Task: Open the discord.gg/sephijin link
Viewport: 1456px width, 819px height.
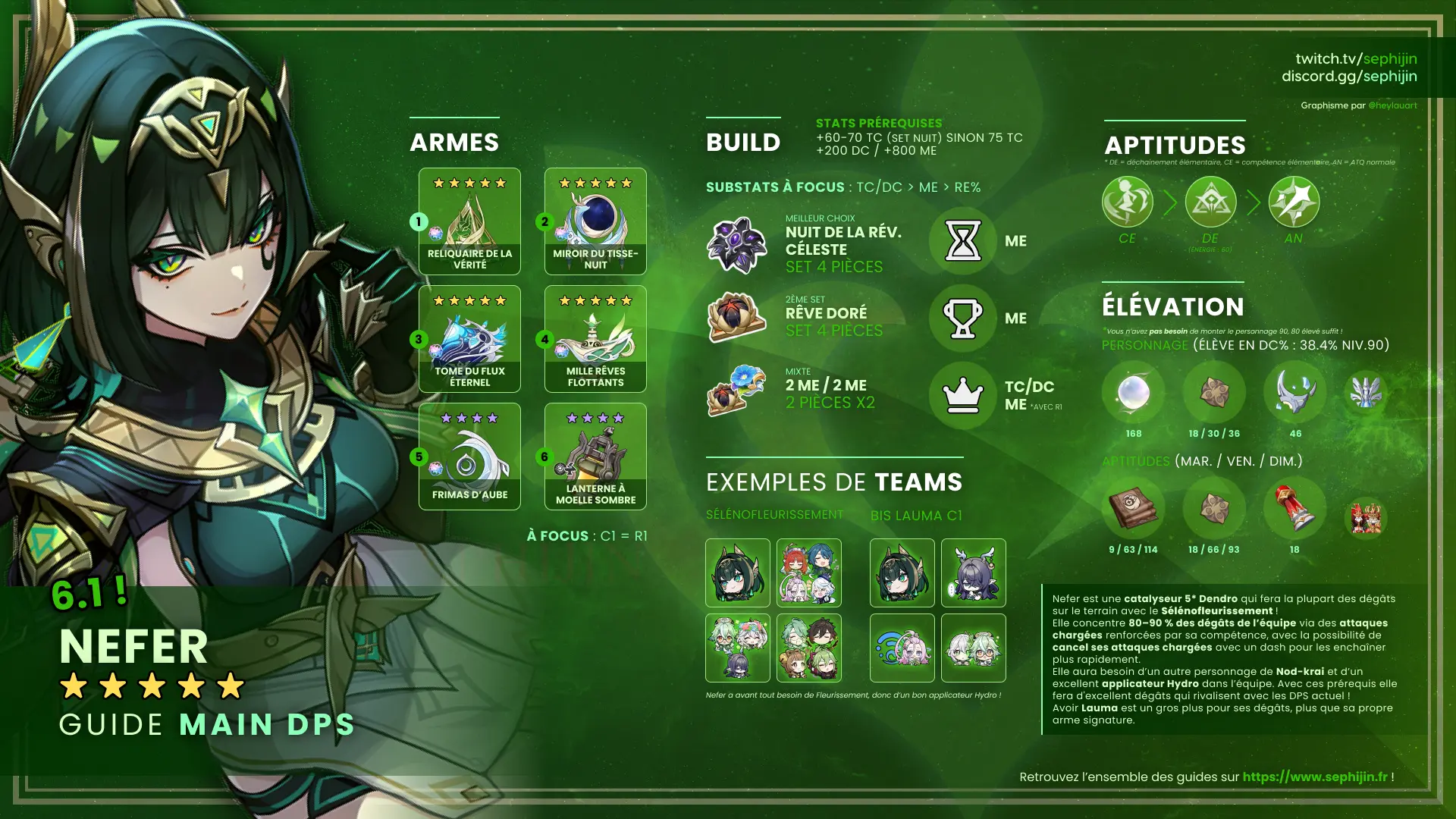Action: tap(1349, 76)
